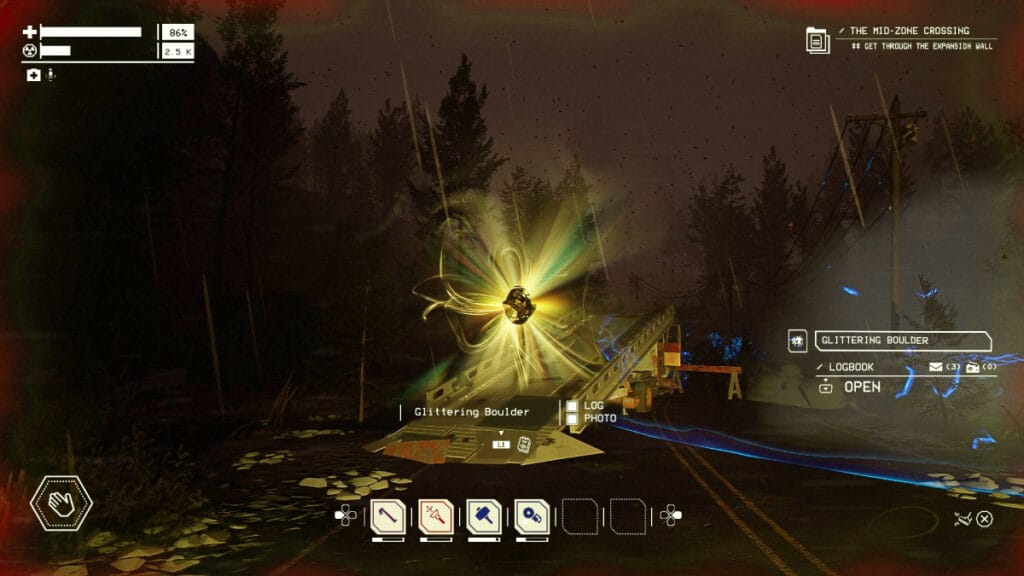Click the open hand interaction icon
The width and height of the screenshot is (1024, 576).
coord(61,501)
